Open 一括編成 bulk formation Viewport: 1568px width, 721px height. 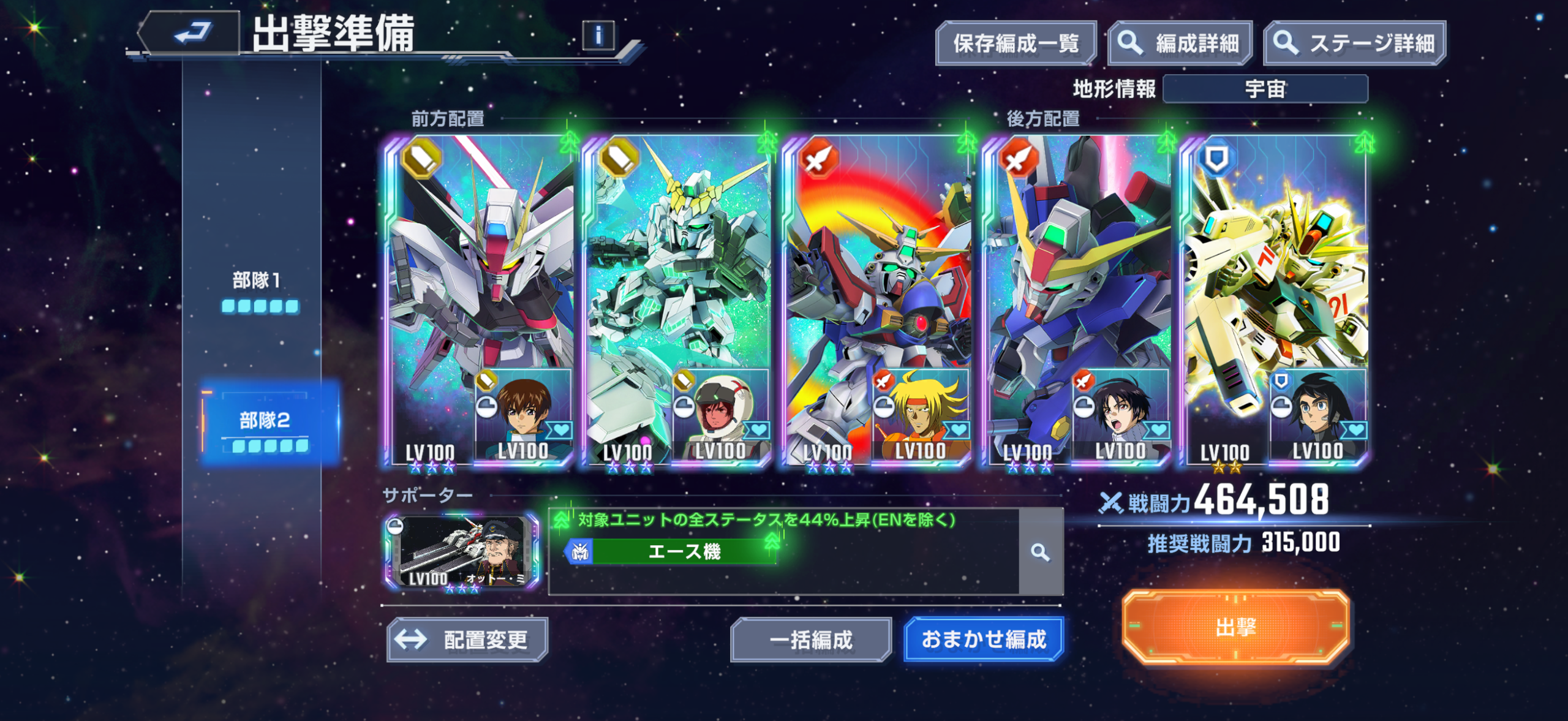(810, 640)
